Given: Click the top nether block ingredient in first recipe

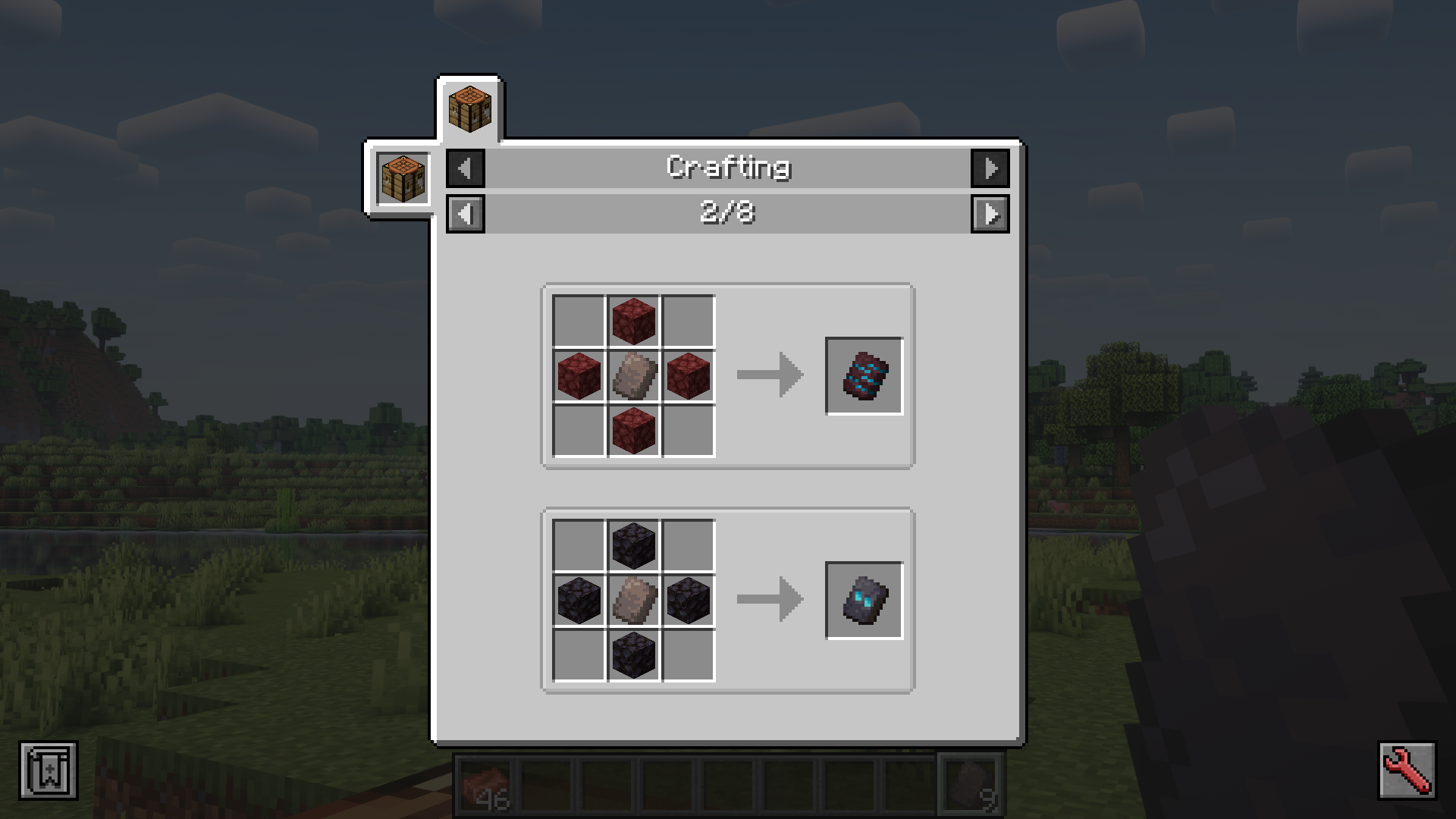Looking at the screenshot, I should point(634,321).
